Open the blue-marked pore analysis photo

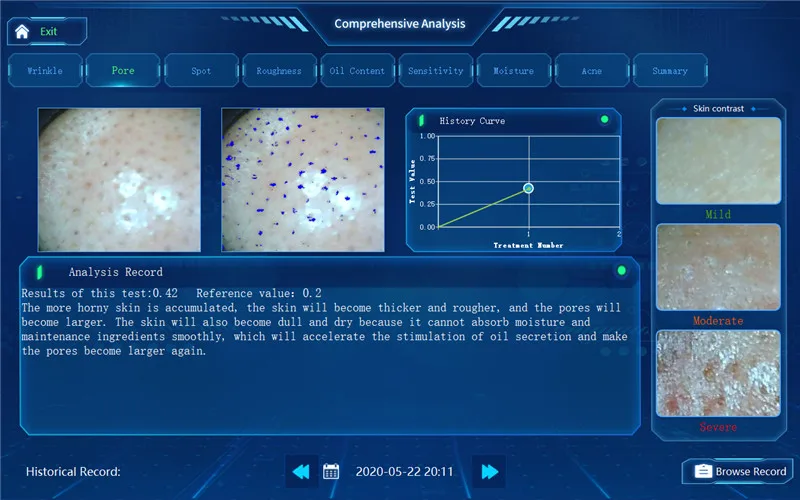click(x=302, y=179)
